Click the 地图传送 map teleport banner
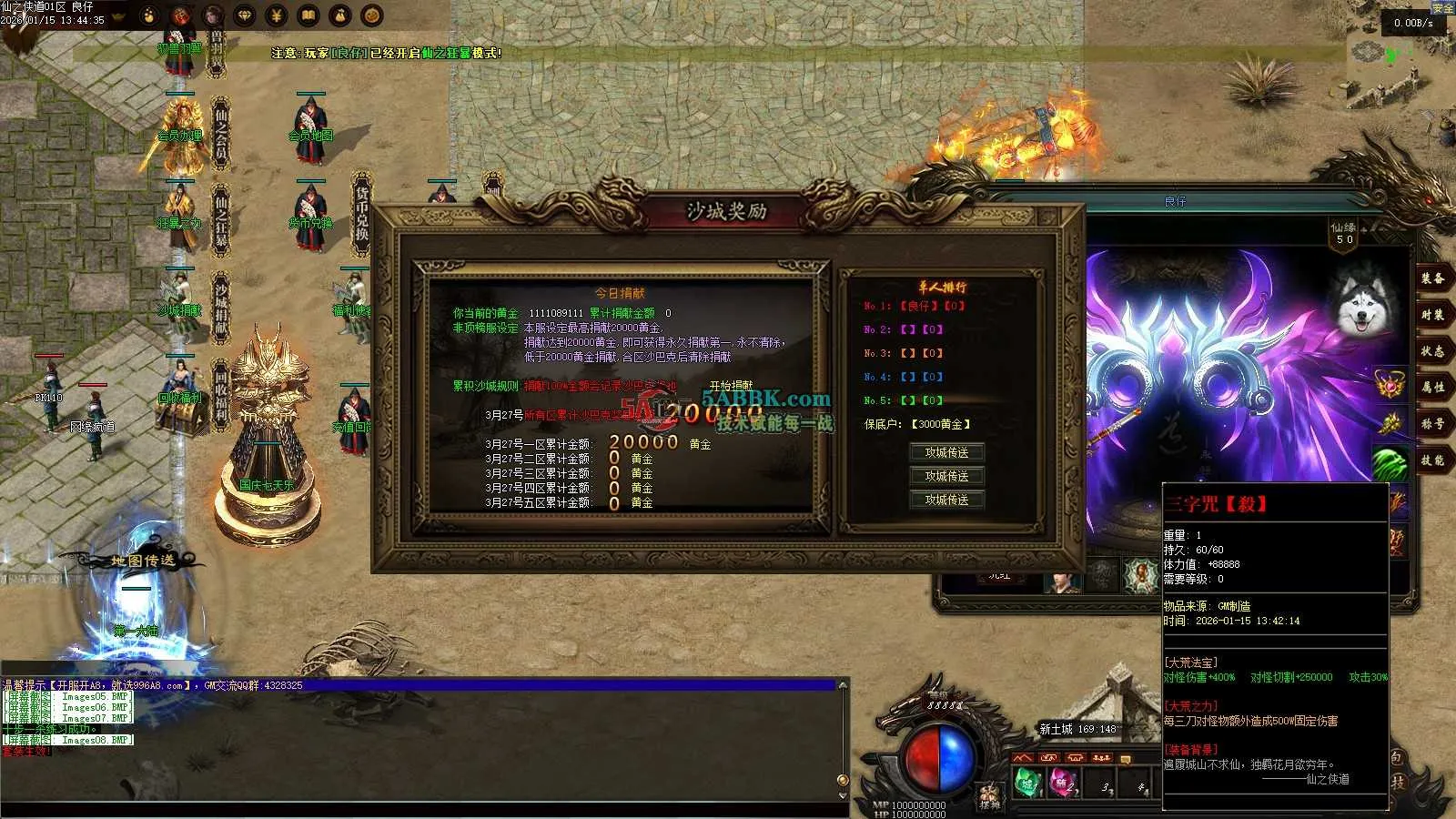 pyautogui.click(x=142, y=561)
